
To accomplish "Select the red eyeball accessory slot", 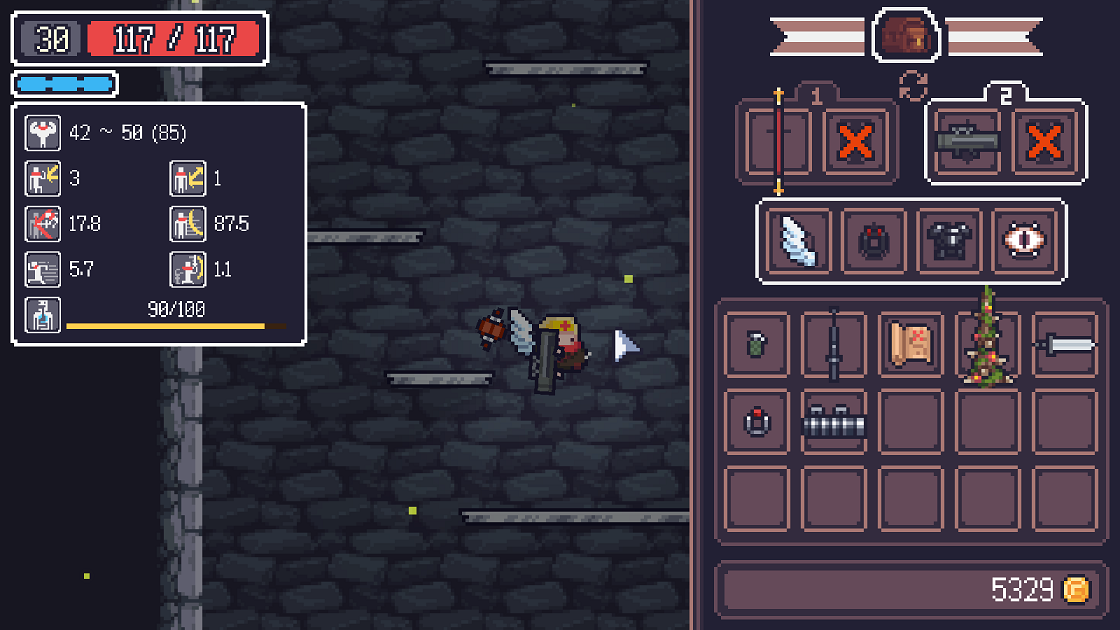I will pyautogui.click(x=1025, y=241).
